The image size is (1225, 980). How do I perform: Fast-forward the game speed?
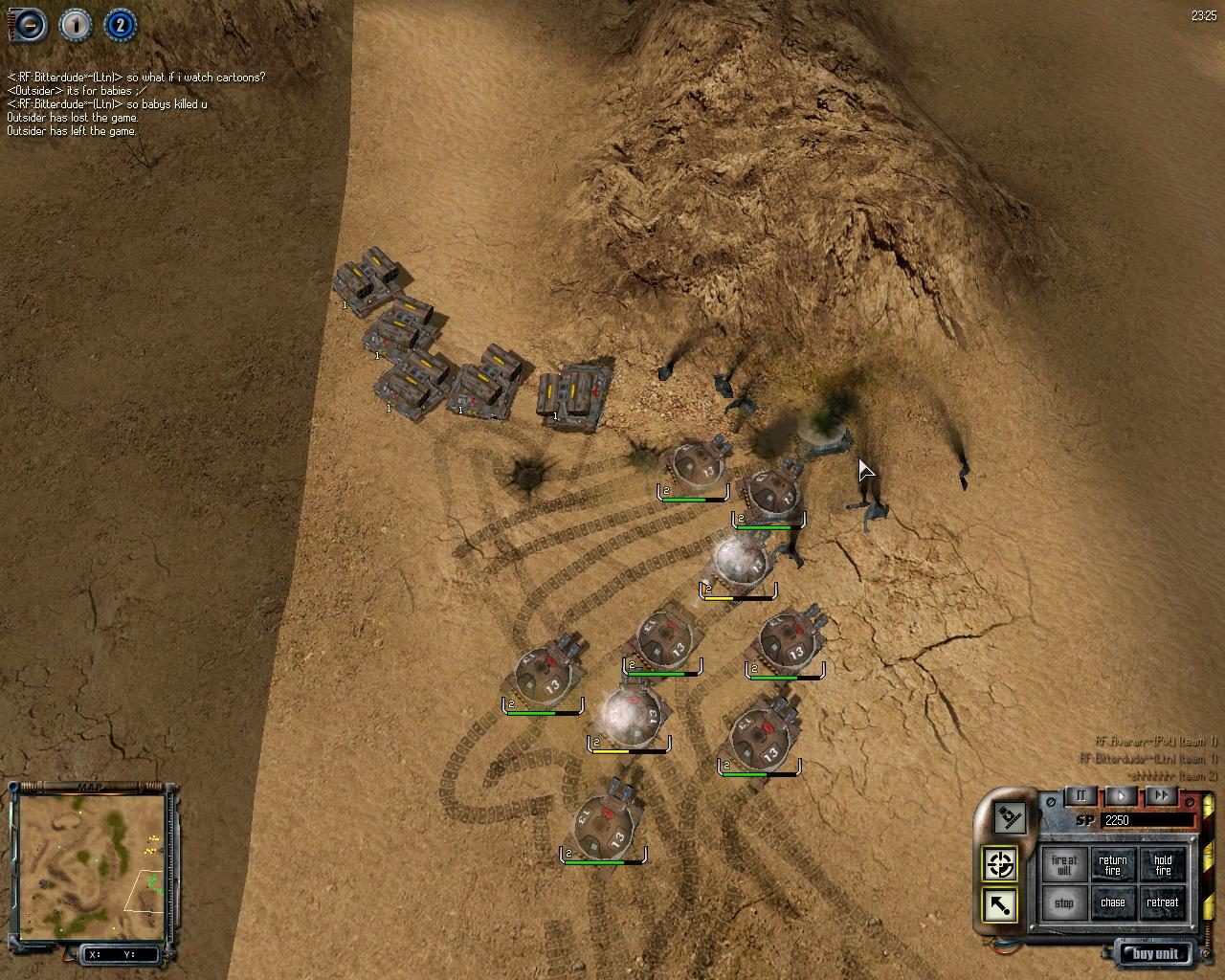(1161, 796)
